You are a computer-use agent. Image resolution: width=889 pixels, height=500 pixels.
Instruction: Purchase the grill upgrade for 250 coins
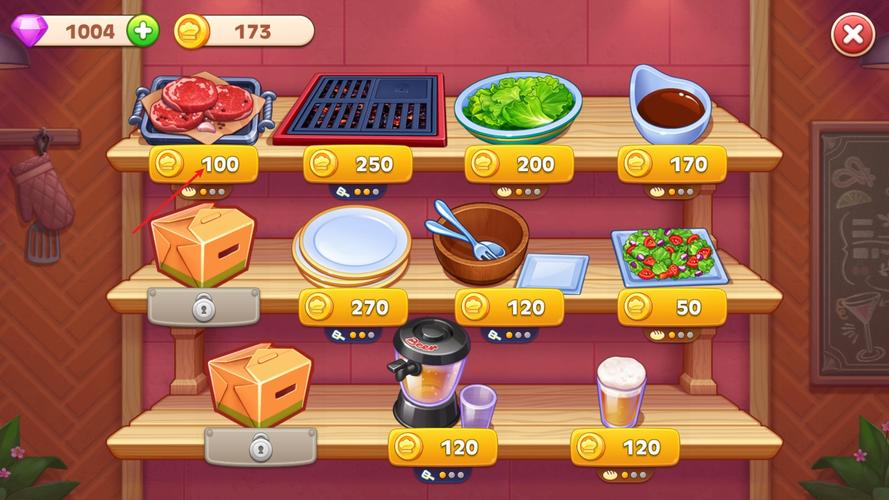(357, 164)
